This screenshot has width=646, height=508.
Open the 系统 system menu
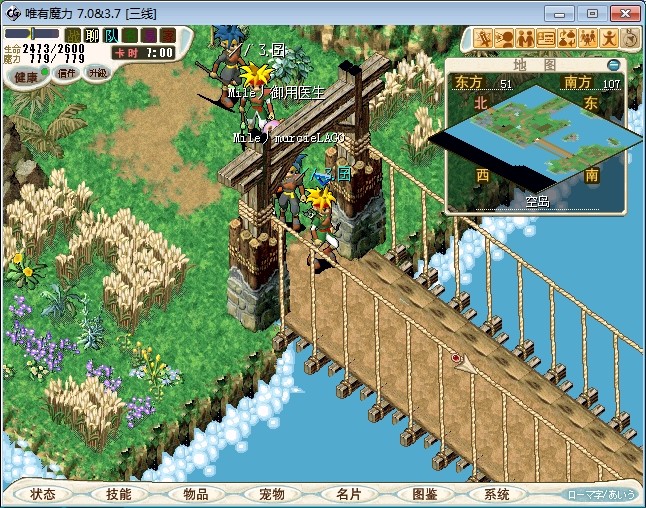pos(497,494)
